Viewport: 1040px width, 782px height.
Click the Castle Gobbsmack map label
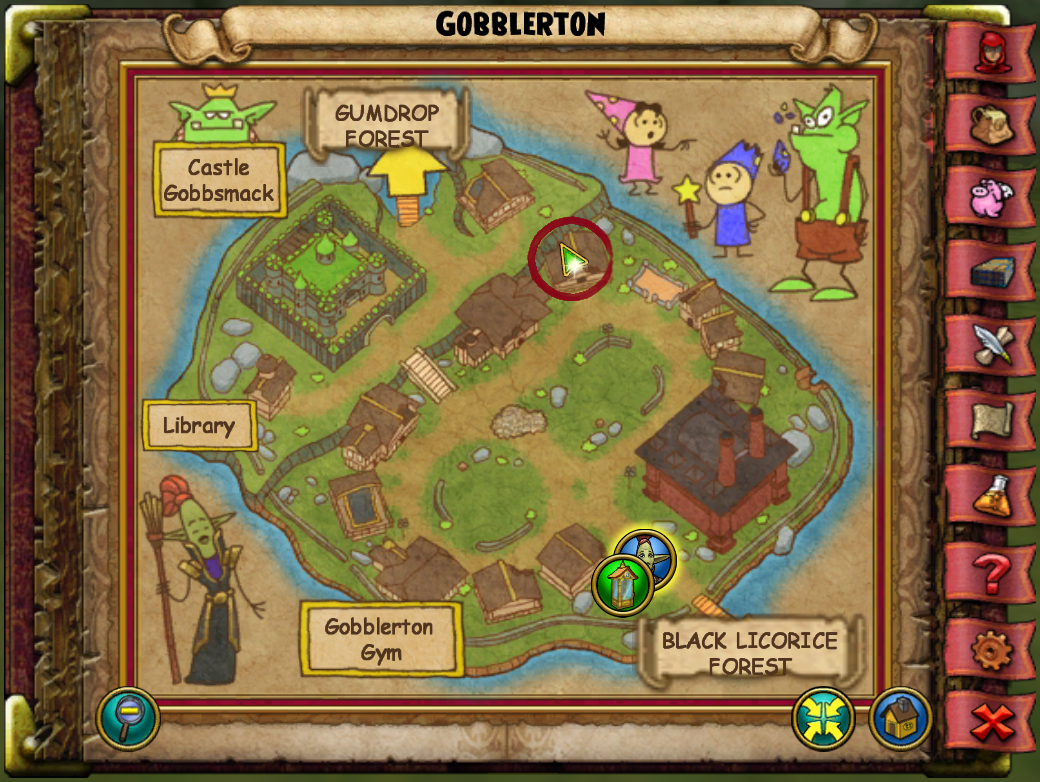coord(219,180)
